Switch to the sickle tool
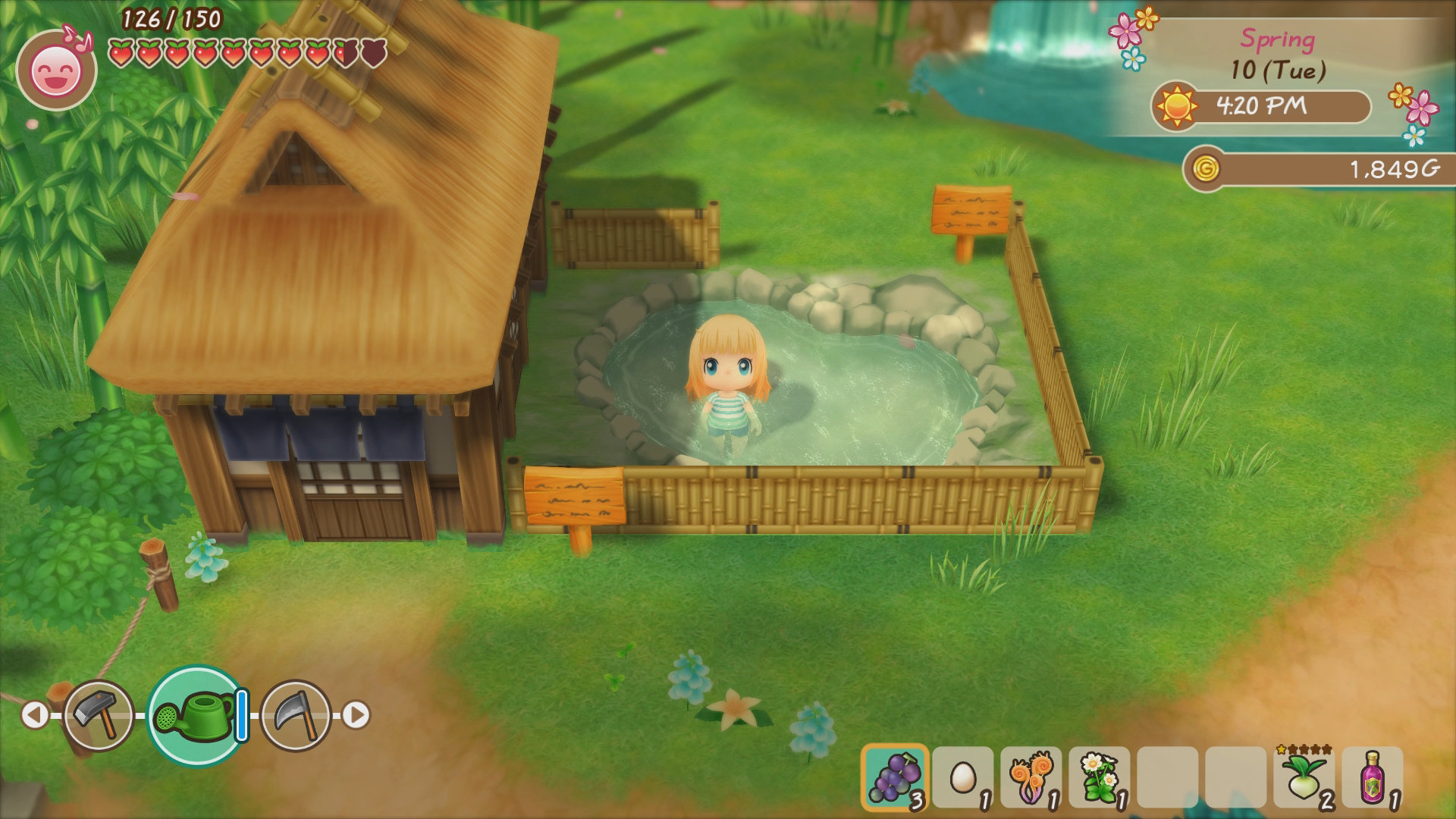 (296, 715)
